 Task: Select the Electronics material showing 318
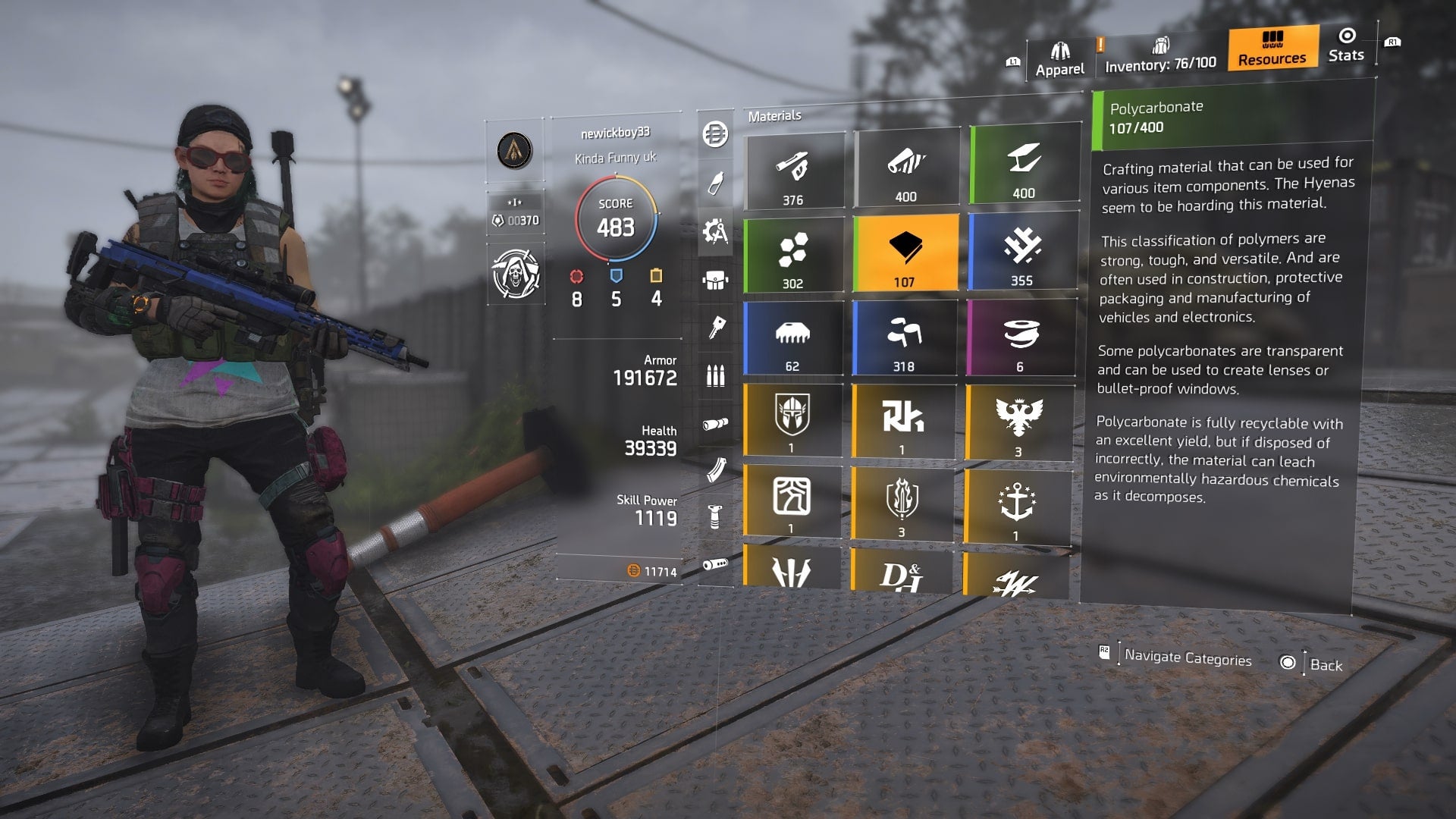[906, 337]
